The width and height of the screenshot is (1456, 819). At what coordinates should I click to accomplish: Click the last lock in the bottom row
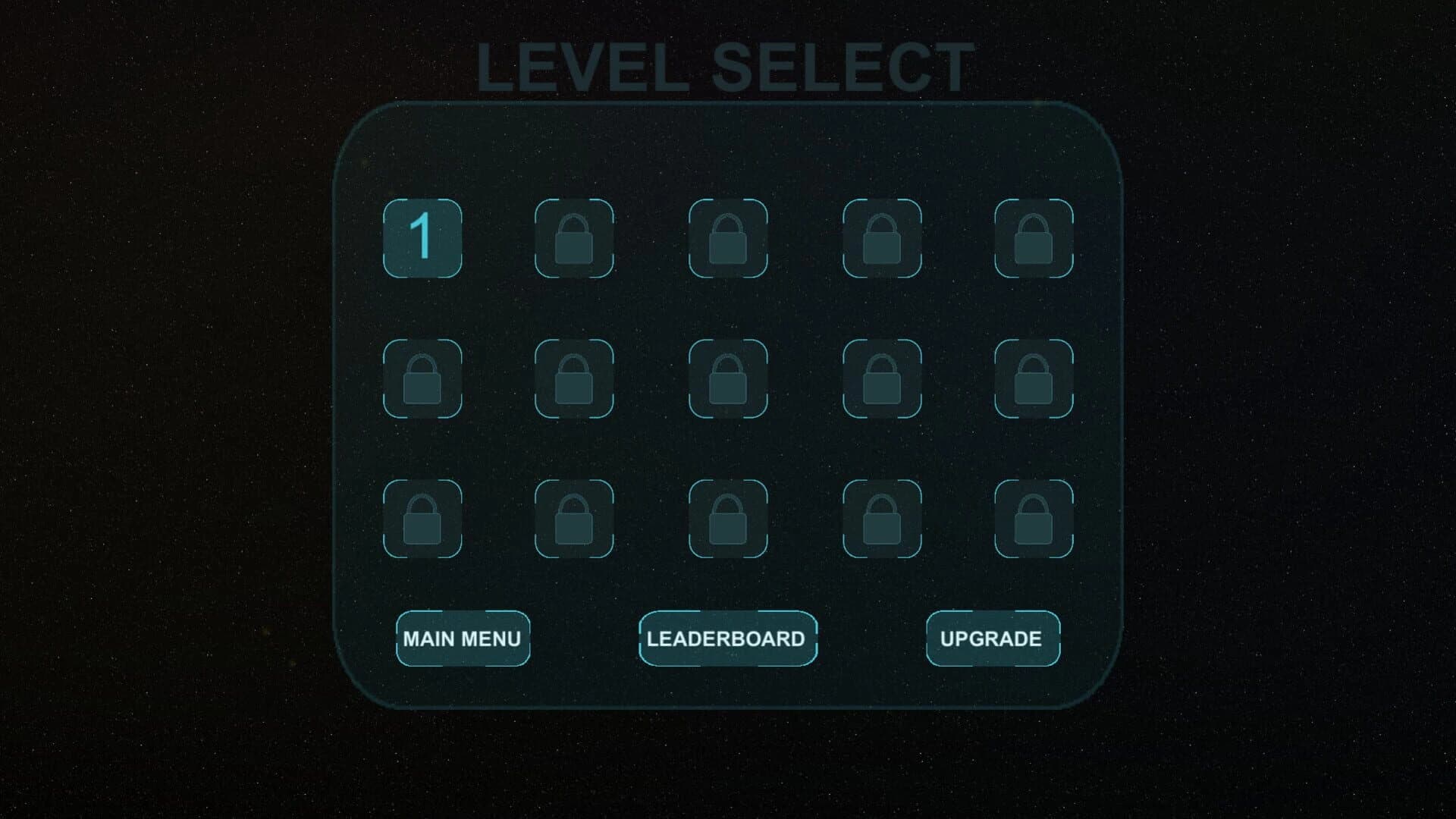tap(1034, 519)
